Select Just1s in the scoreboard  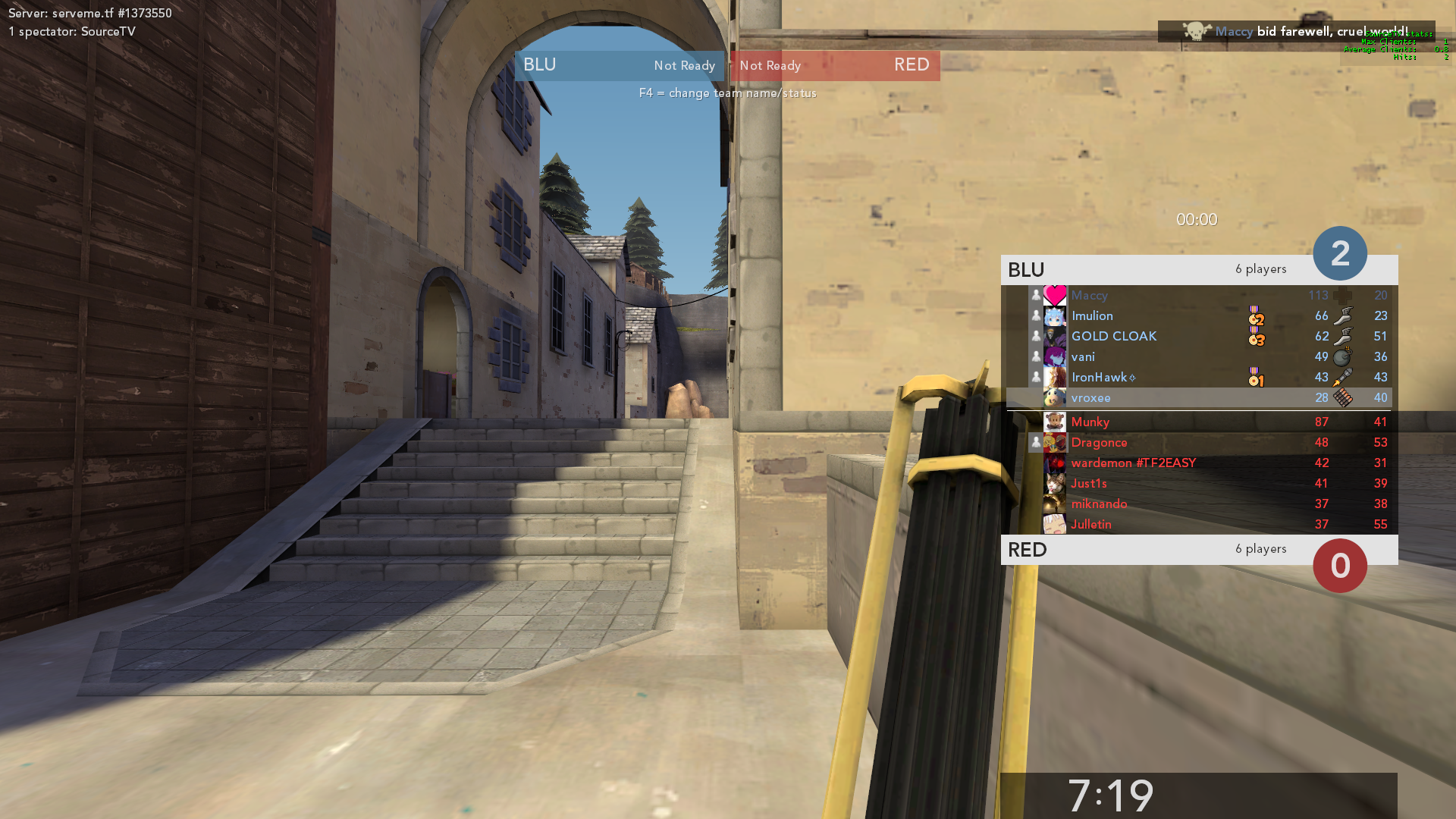pyautogui.click(x=1198, y=484)
